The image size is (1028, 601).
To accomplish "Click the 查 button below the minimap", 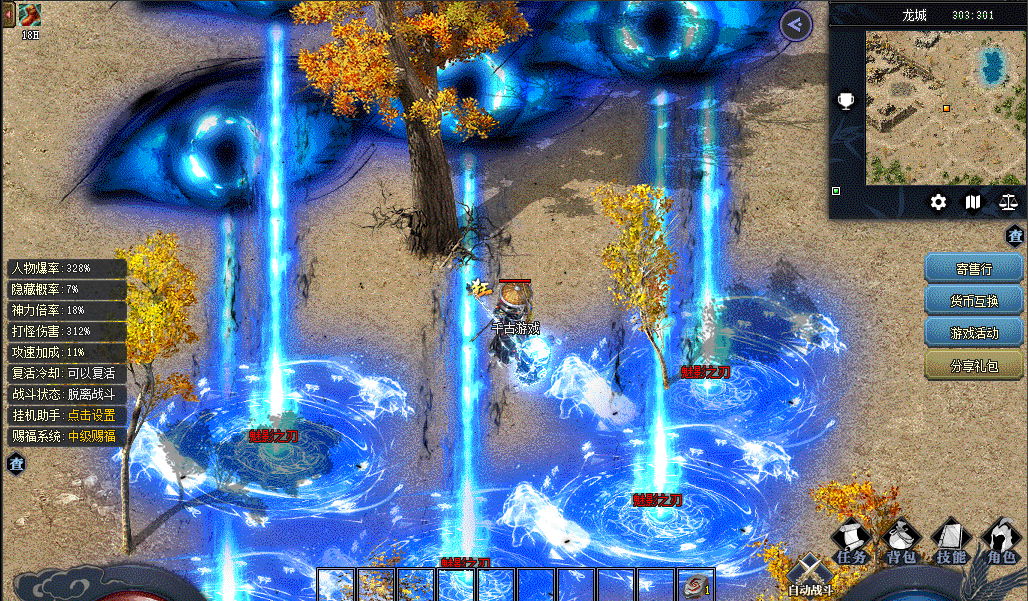I will [1015, 236].
